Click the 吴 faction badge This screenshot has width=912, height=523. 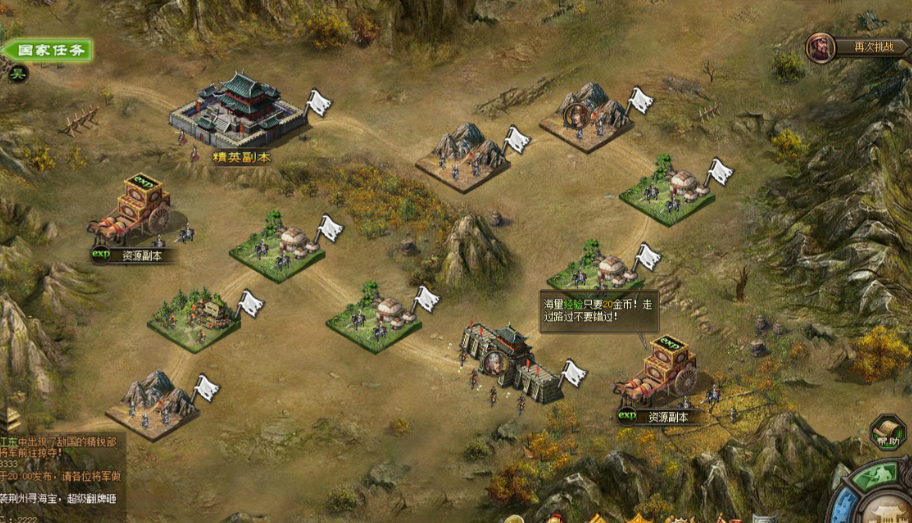17,72
